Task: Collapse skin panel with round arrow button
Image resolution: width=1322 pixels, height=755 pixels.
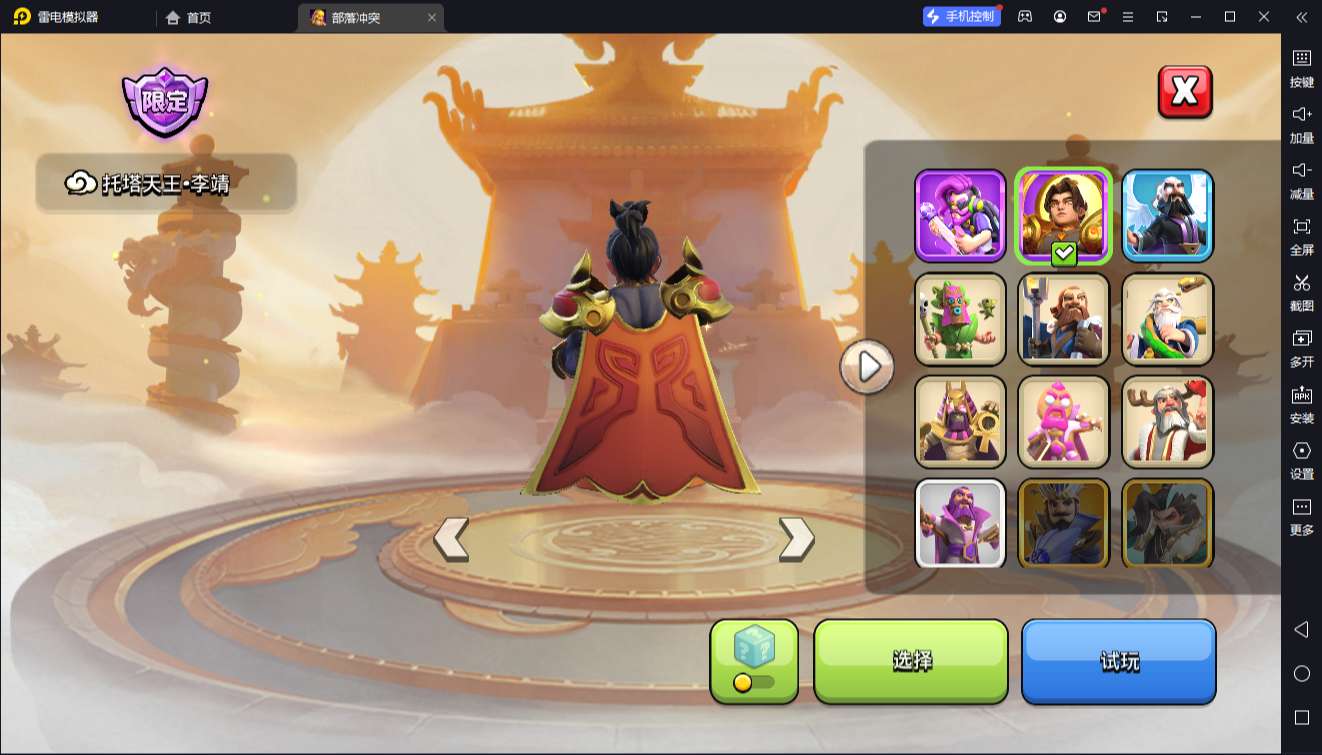Action: (867, 367)
